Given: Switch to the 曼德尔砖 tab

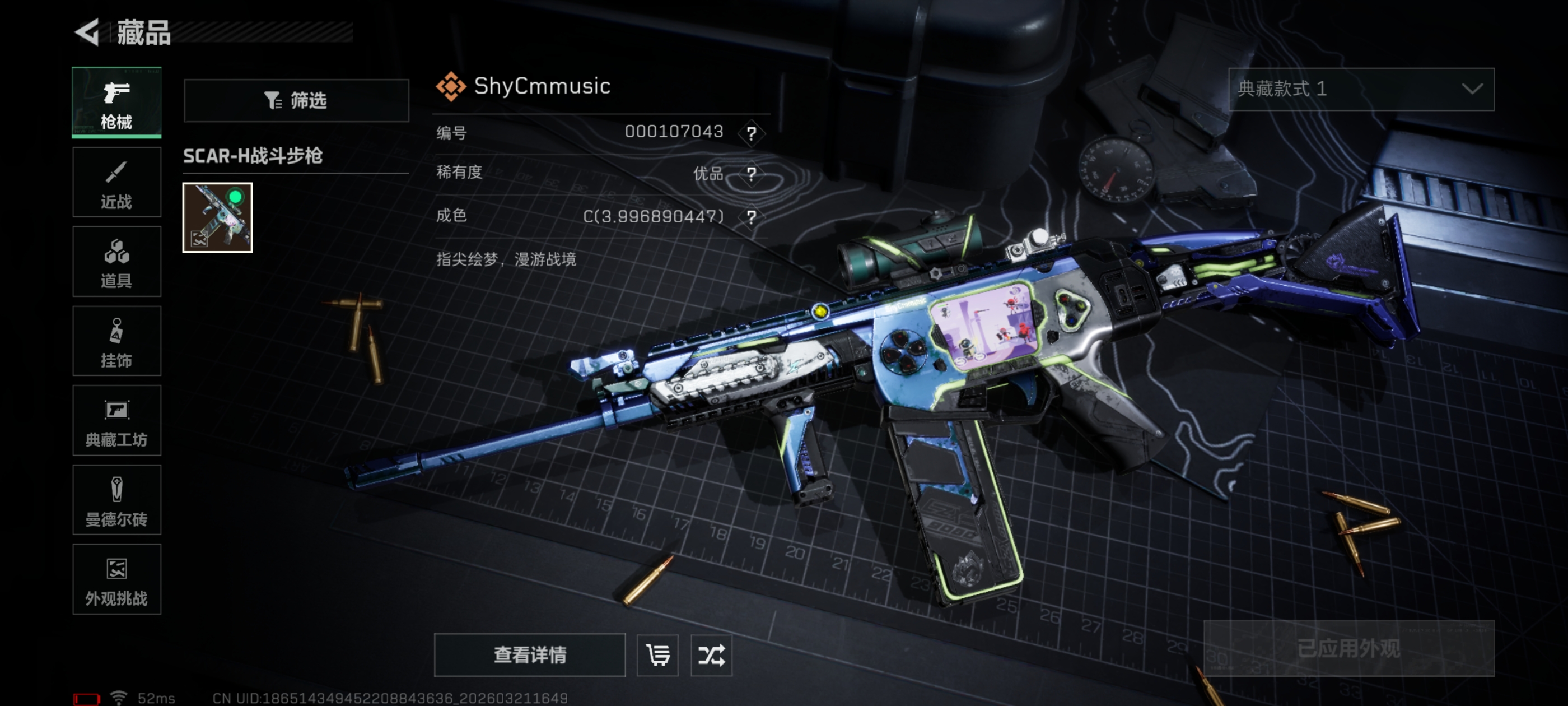Looking at the screenshot, I should click(116, 500).
